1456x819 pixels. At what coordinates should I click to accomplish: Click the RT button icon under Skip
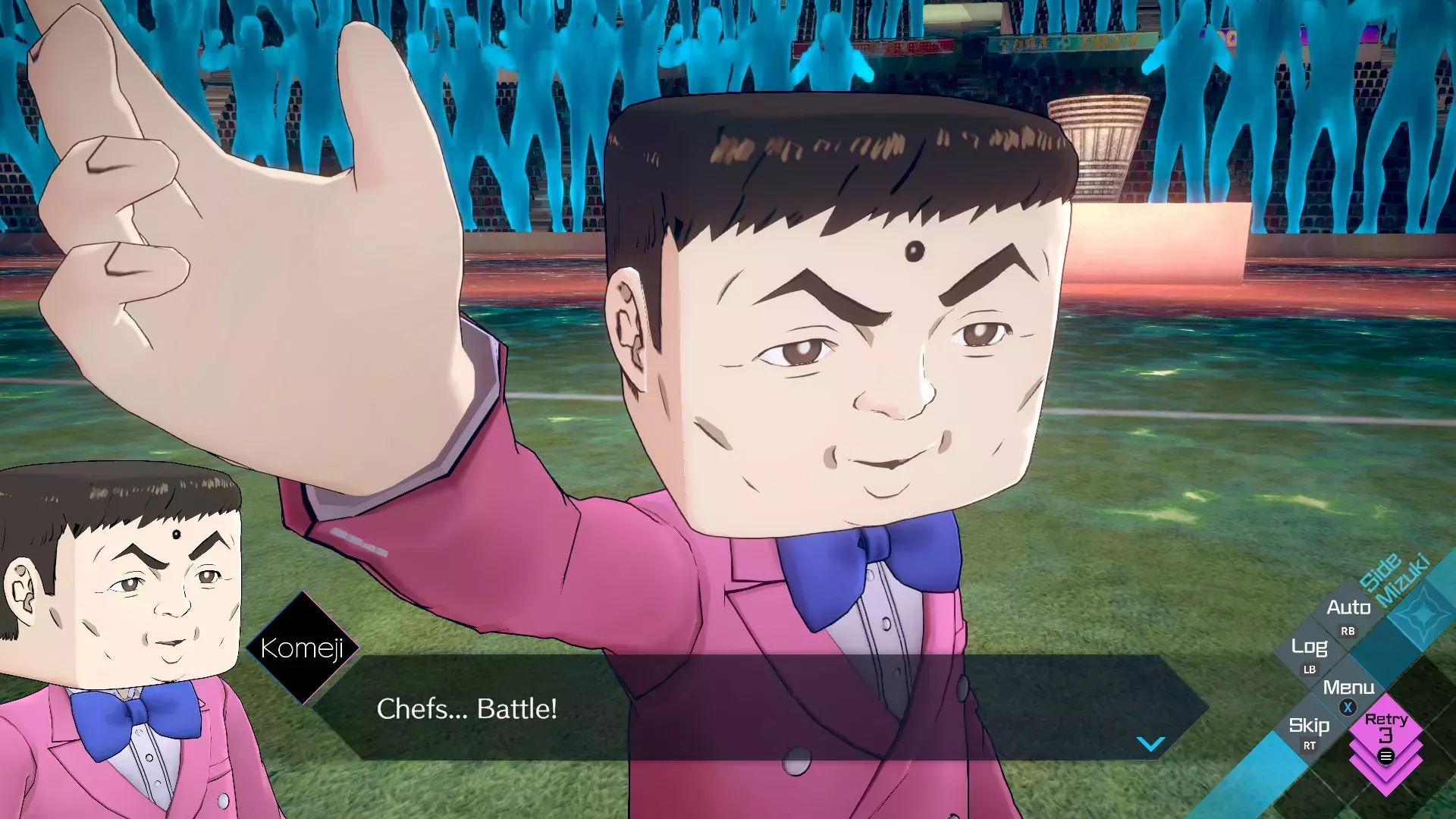pos(1310,745)
